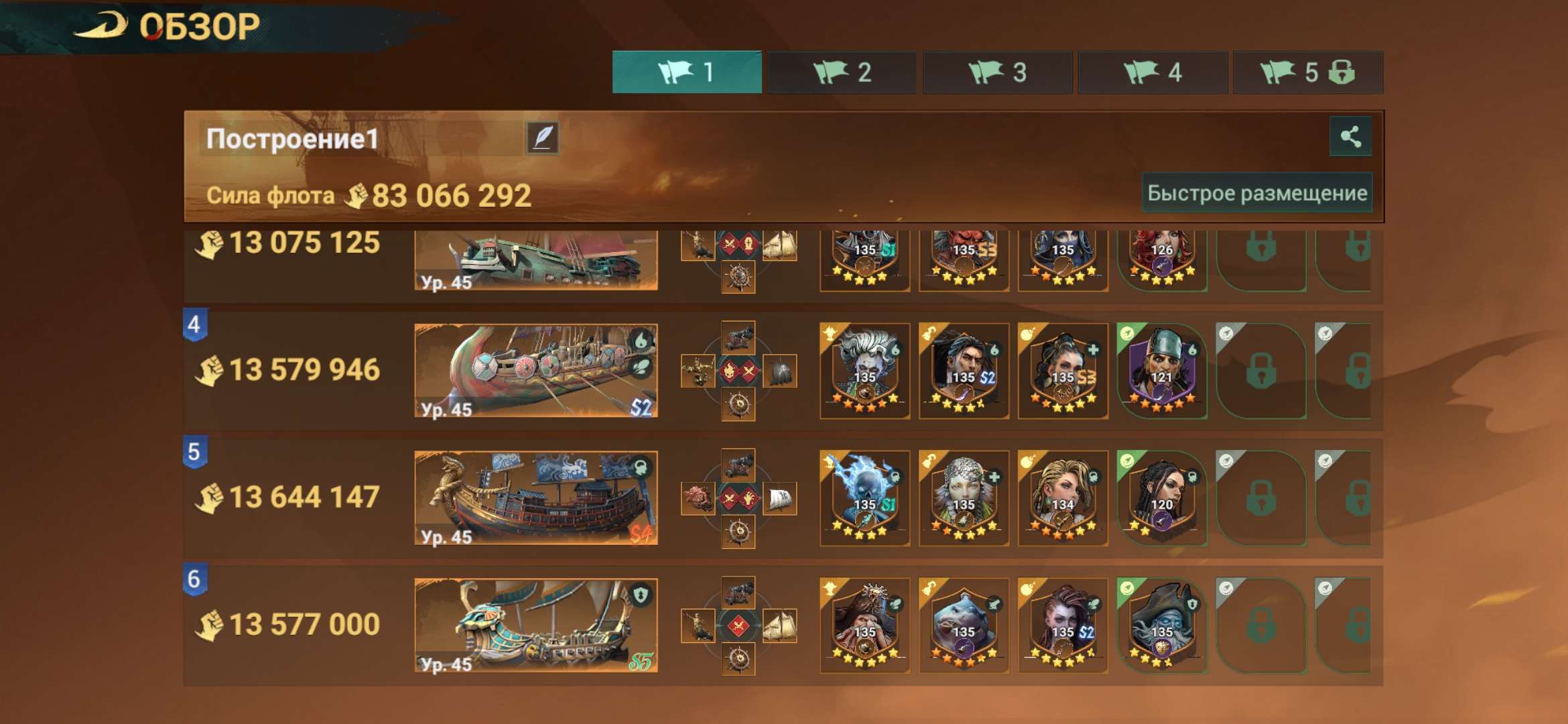1568x724 pixels.
Task: Open the Egyptian-style ship in row 6
Action: click(535, 625)
